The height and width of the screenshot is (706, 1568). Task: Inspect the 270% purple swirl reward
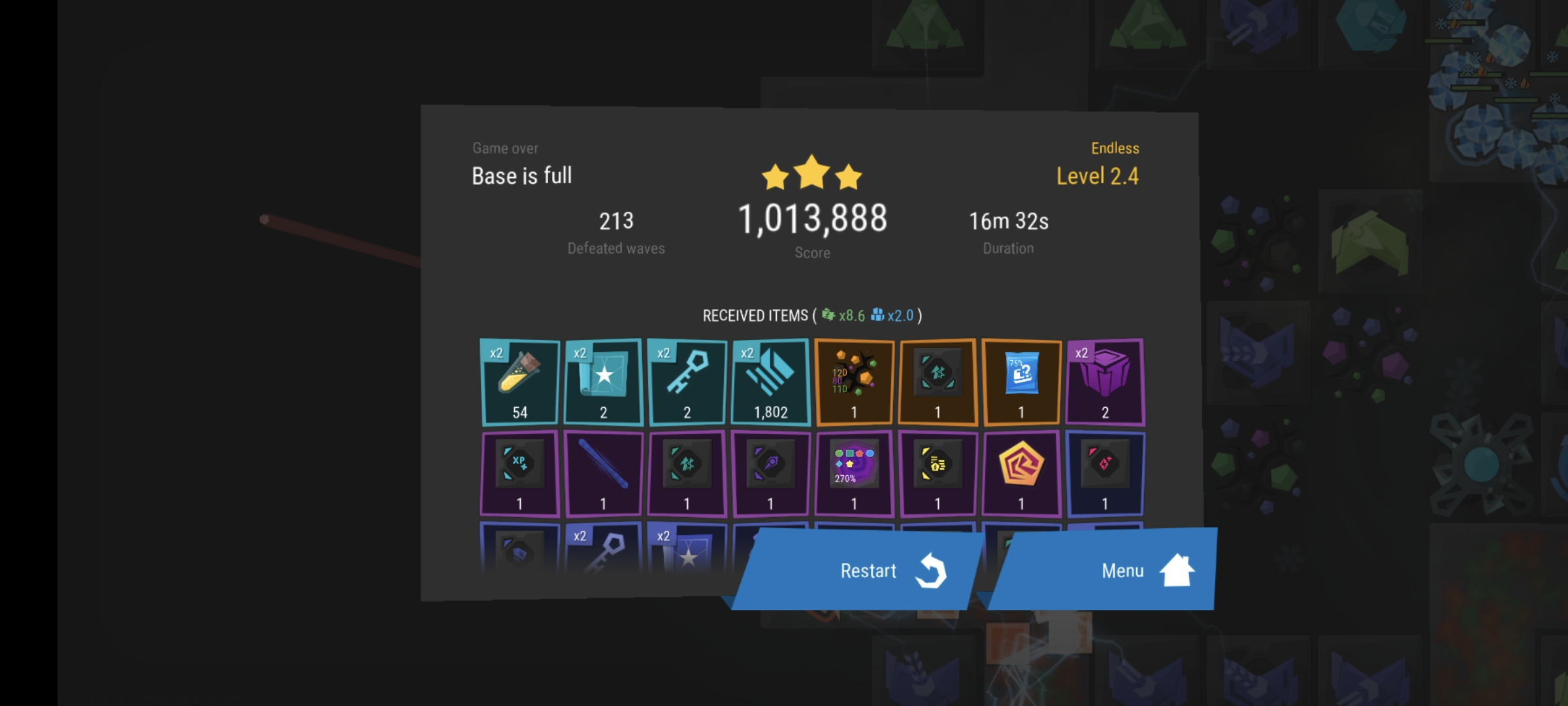tap(854, 473)
